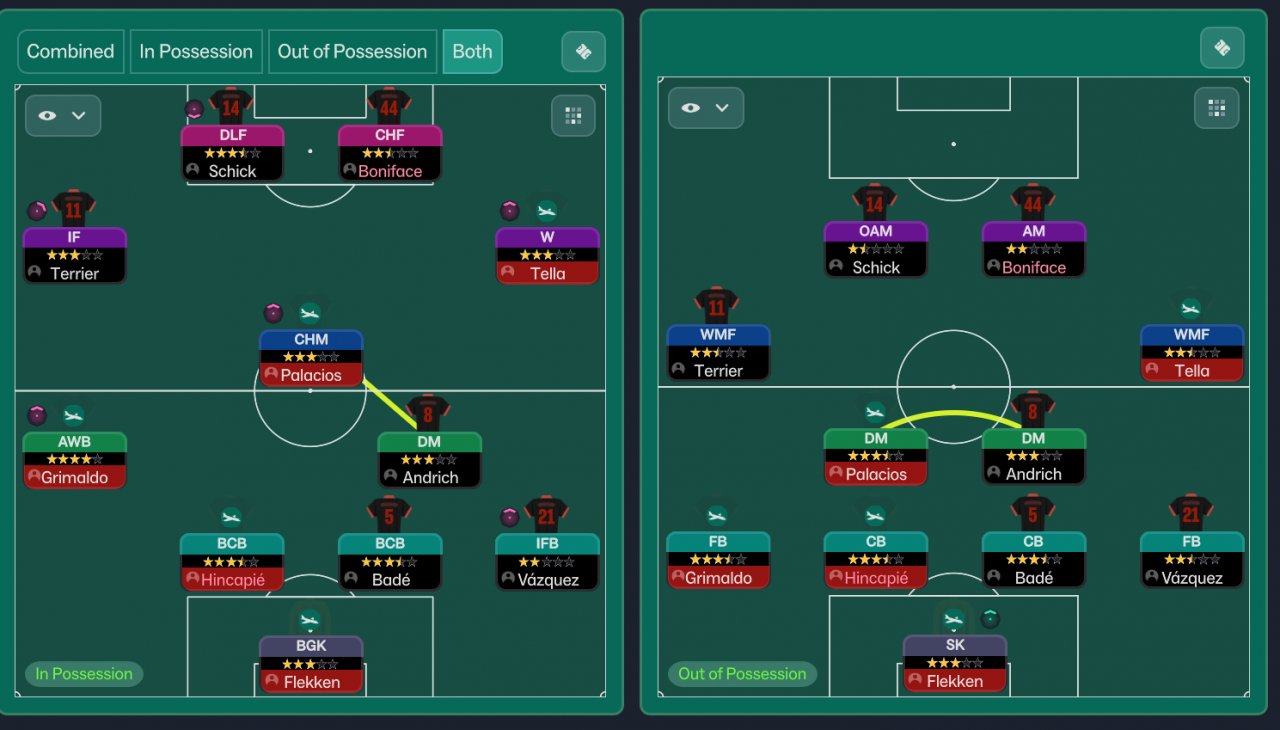Click the grid button on left pitch
This screenshot has width=1280, height=730.
[x=573, y=116]
